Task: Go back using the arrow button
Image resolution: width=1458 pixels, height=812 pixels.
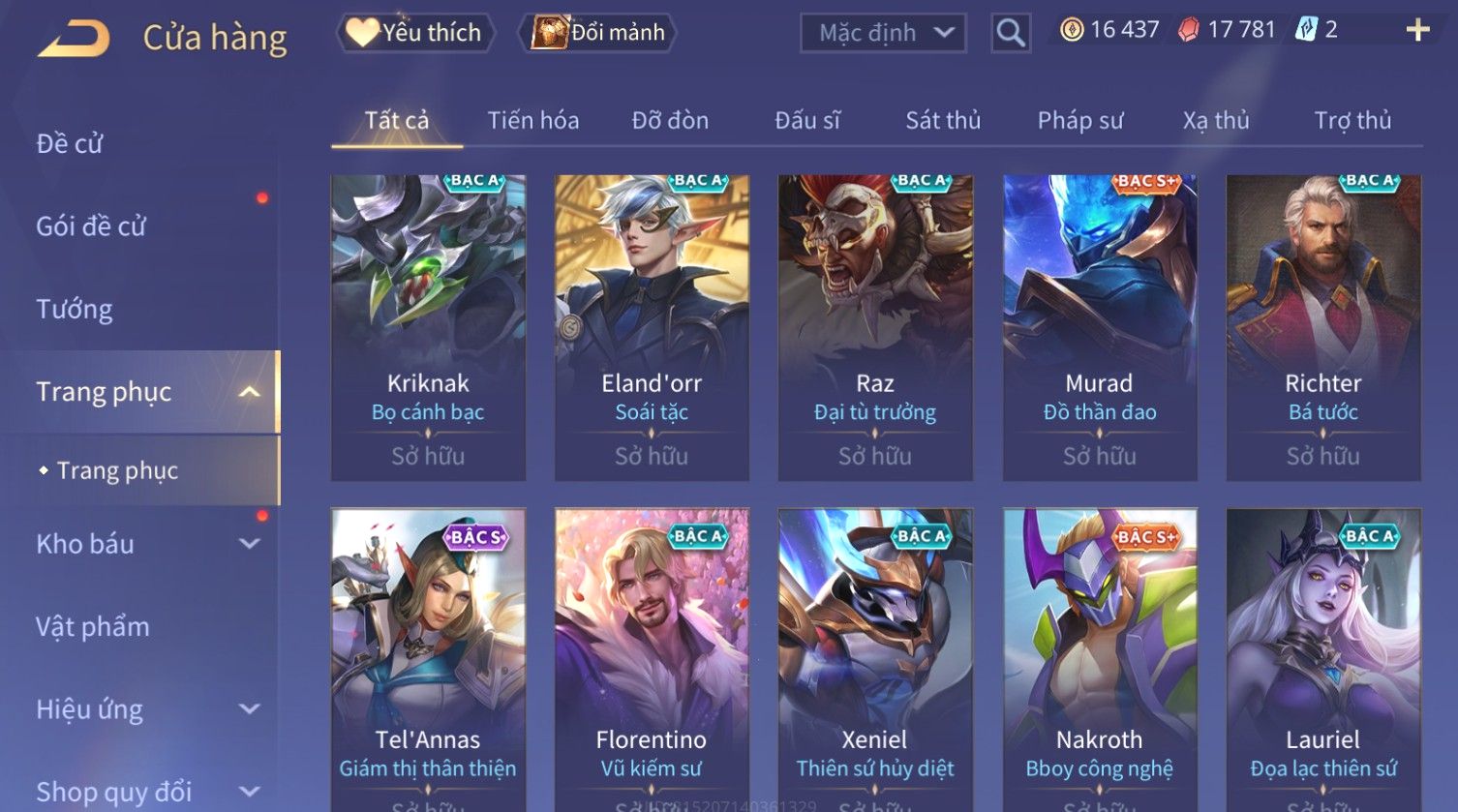Action: [x=74, y=39]
